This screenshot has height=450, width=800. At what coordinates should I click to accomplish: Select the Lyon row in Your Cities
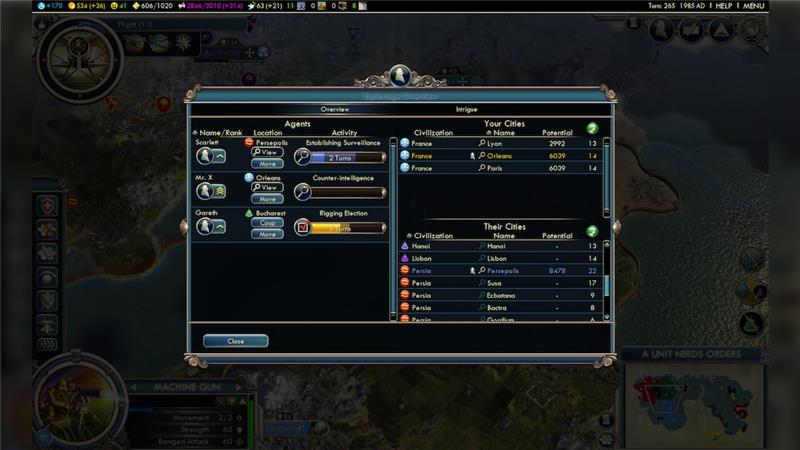click(500, 143)
